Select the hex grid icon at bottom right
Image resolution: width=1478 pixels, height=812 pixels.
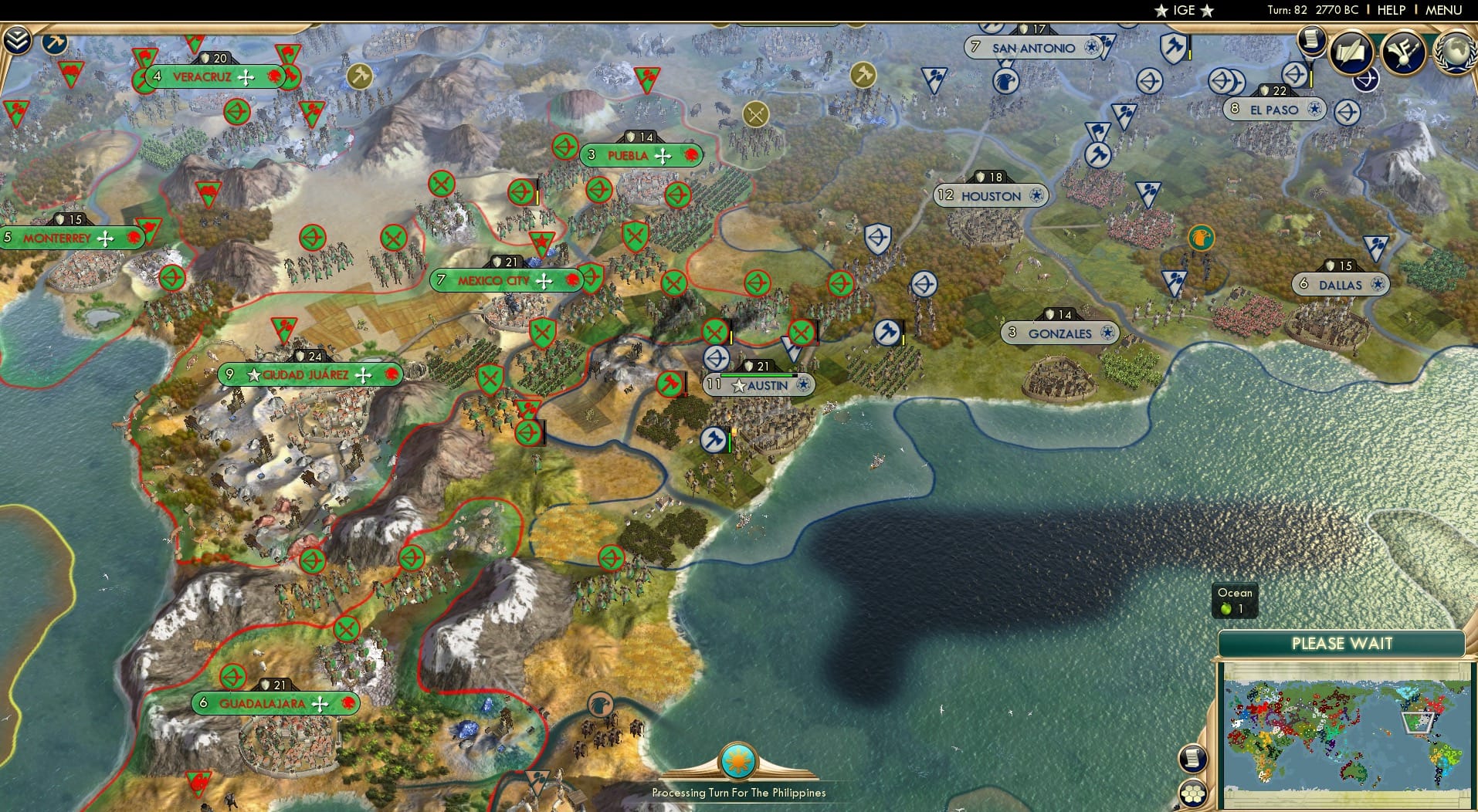point(1192,795)
